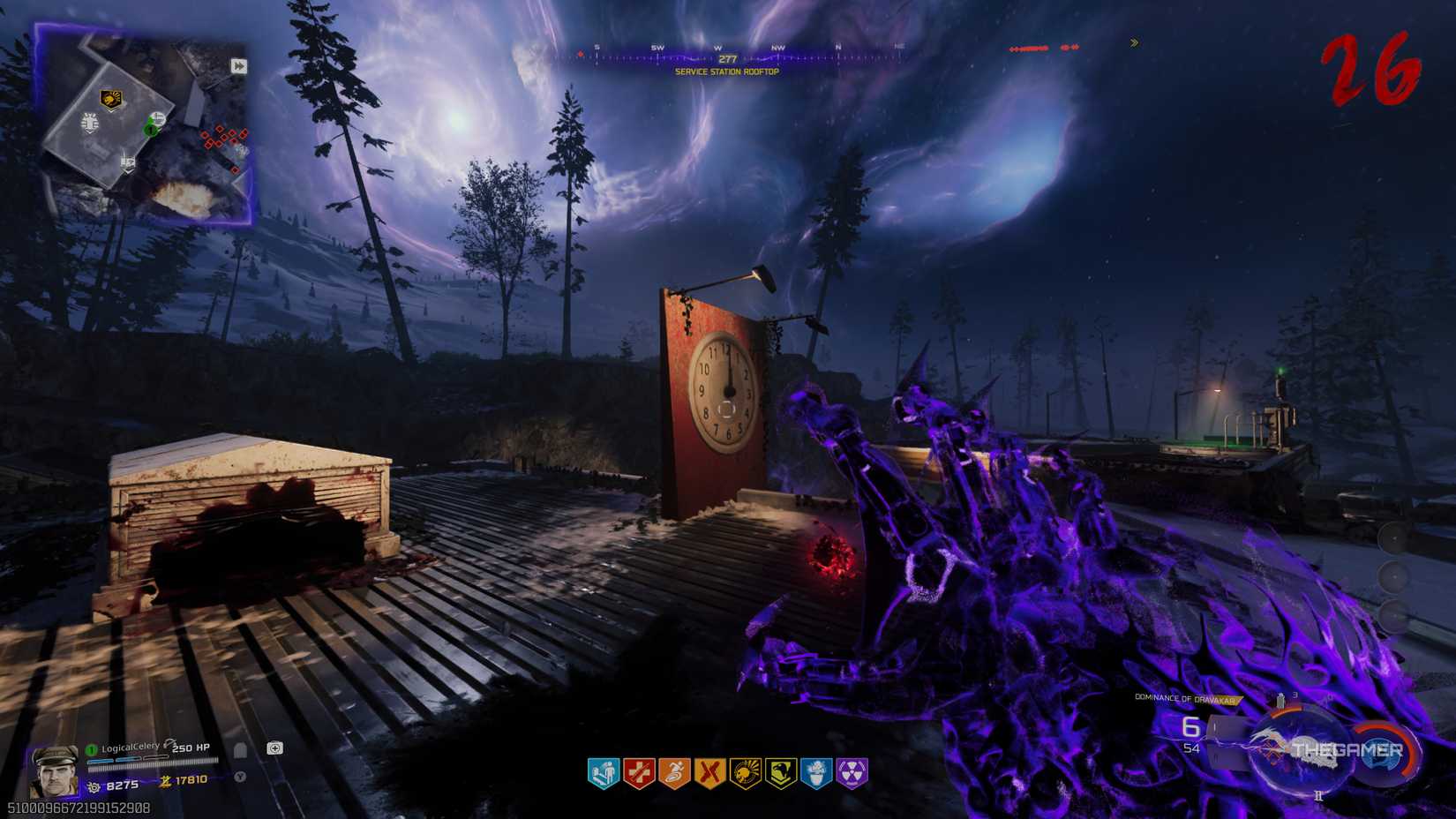The height and width of the screenshot is (819, 1456).
Task: Click the salvage gear icon beside 8275
Action: pos(94,786)
